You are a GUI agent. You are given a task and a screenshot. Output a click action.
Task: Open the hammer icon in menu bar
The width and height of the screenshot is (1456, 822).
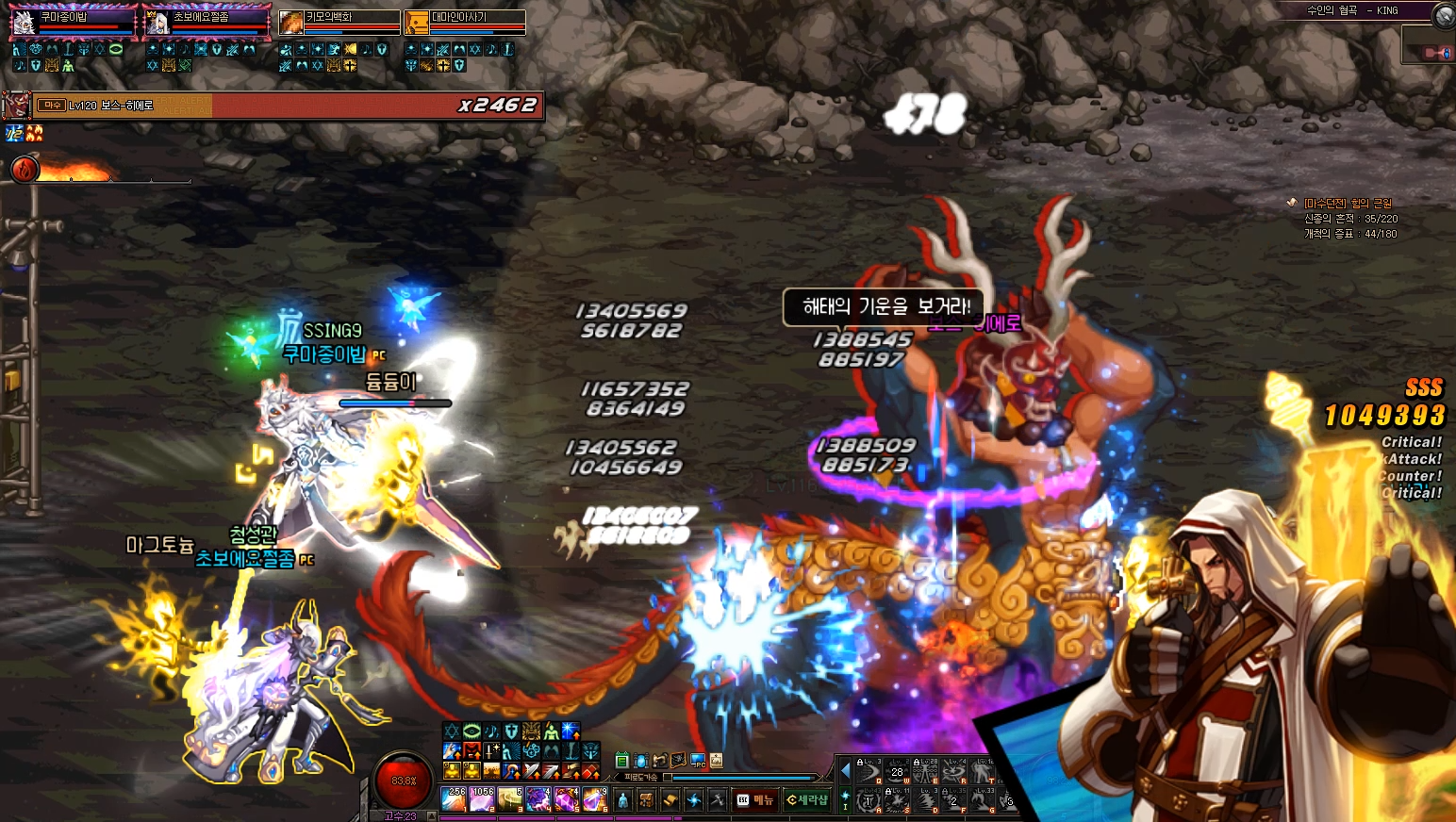tap(718, 800)
